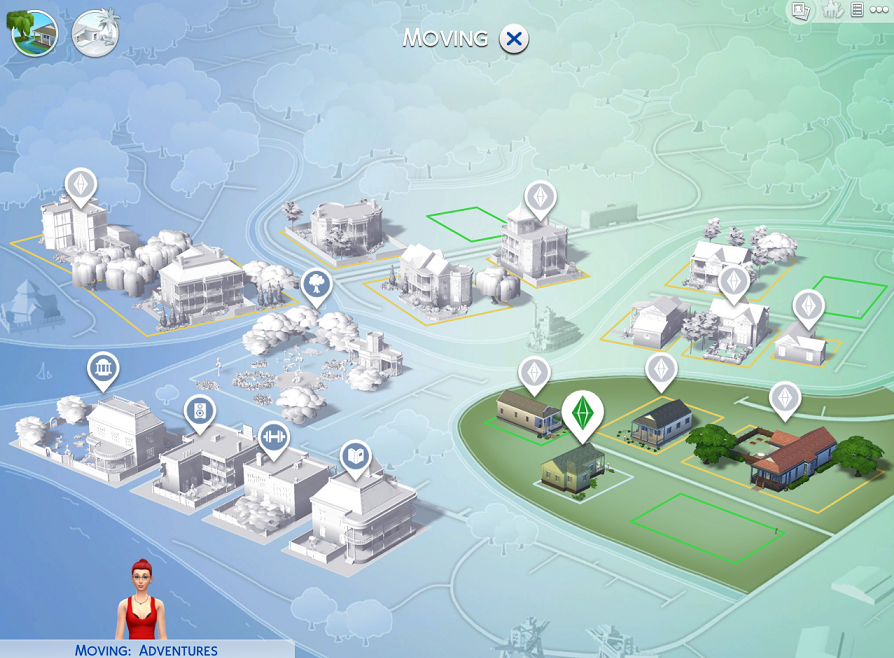Open the Gallery photos icon
894x658 pixels.
(801, 11)
